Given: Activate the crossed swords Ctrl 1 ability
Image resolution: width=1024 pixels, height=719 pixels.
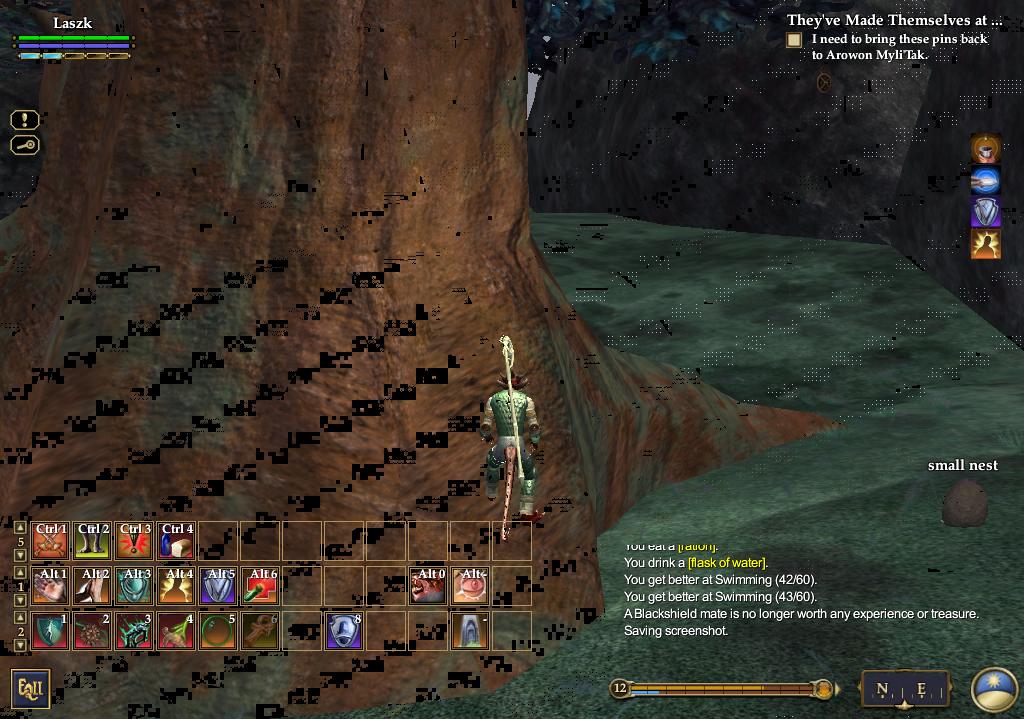Looking at the screenshot, I should coord(50,540).
